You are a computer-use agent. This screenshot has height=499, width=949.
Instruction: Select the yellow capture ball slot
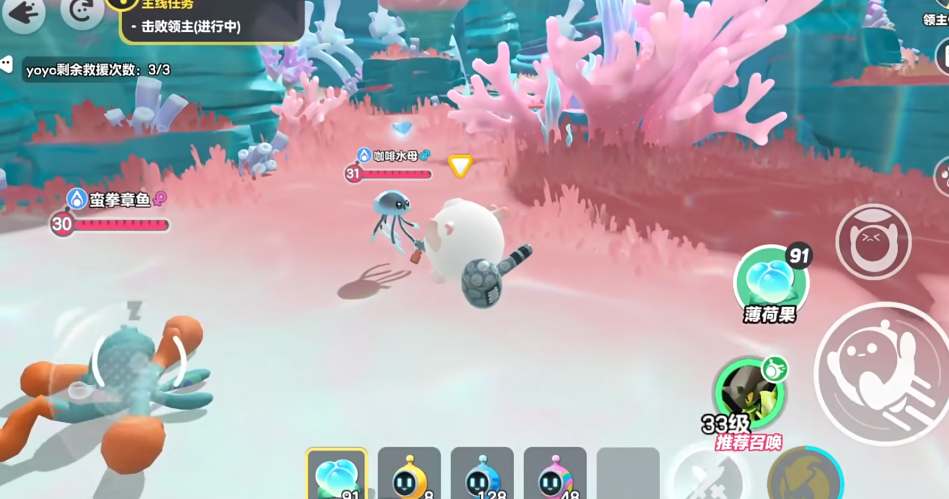click(x=409, y=474)
